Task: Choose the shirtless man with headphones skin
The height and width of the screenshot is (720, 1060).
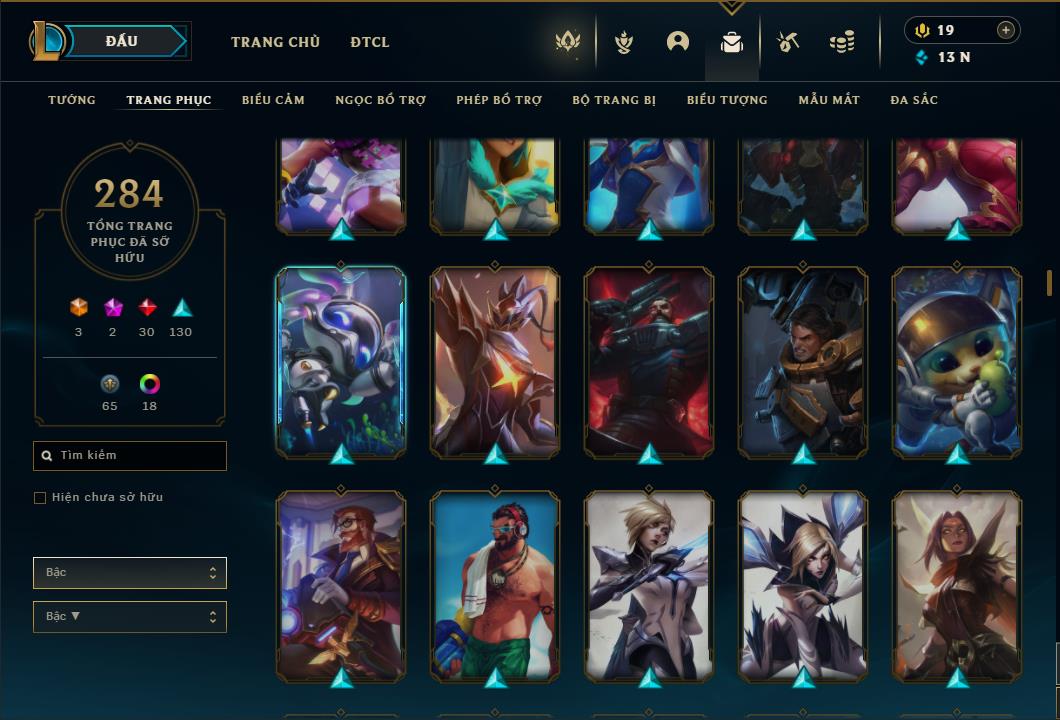Action: click(x=495, y=585)
